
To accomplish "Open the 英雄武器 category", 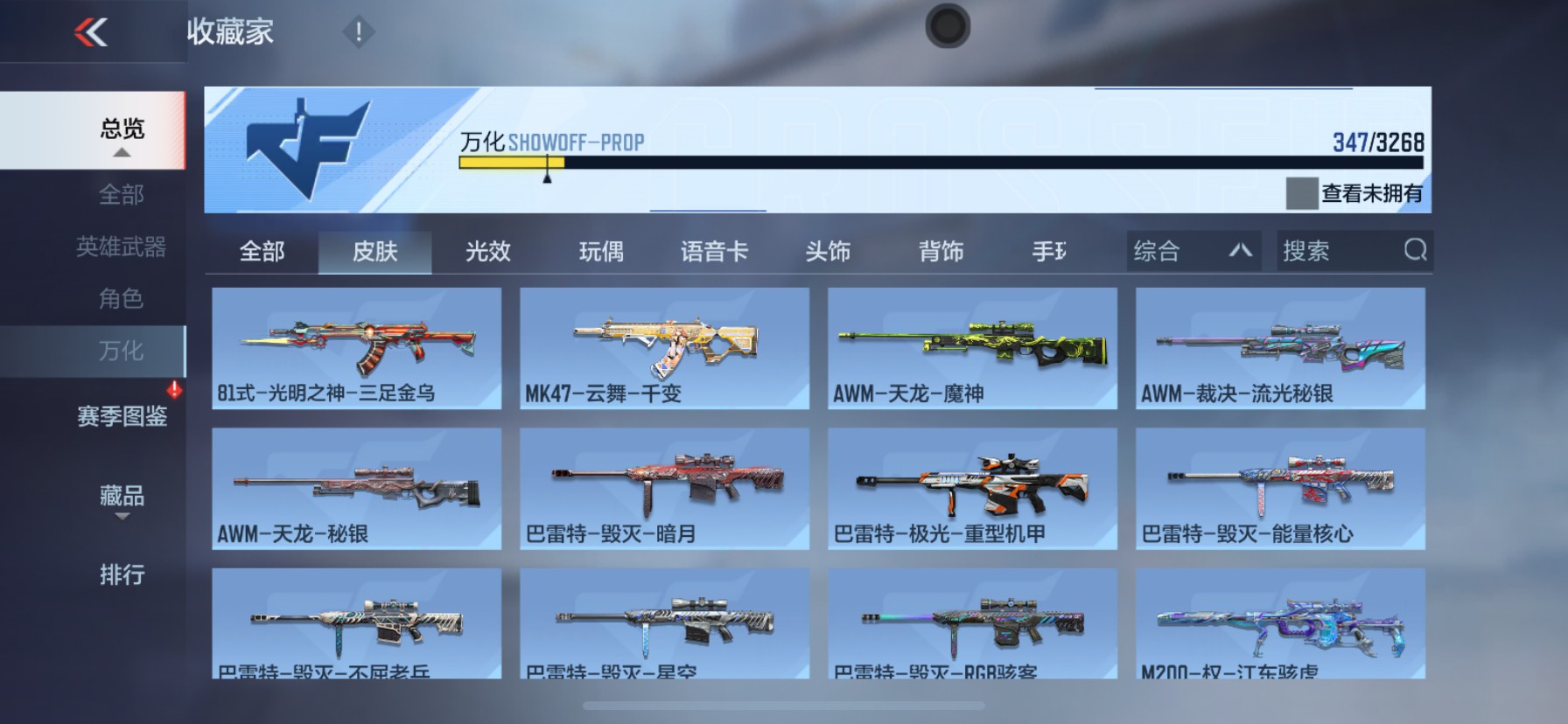I will click(x=120, y=247).
